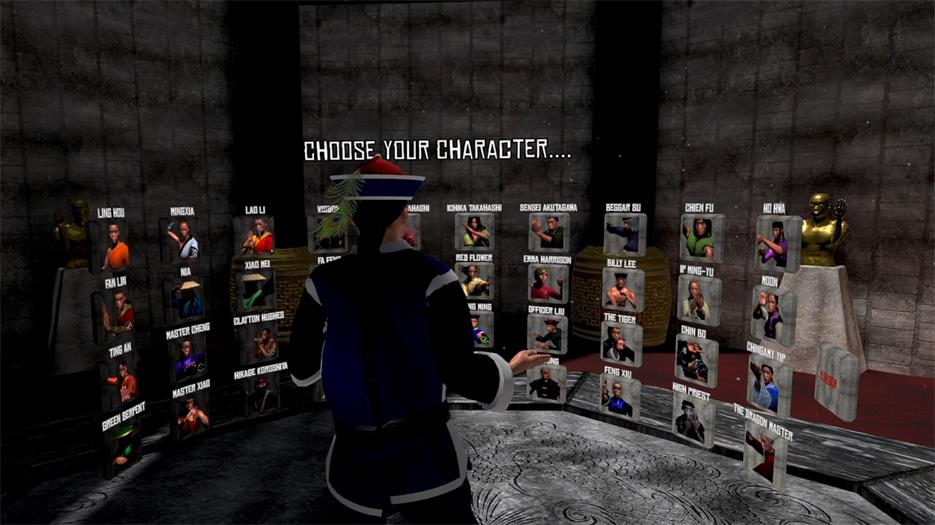Pick The Dragon Master tile

click(764, 452)
